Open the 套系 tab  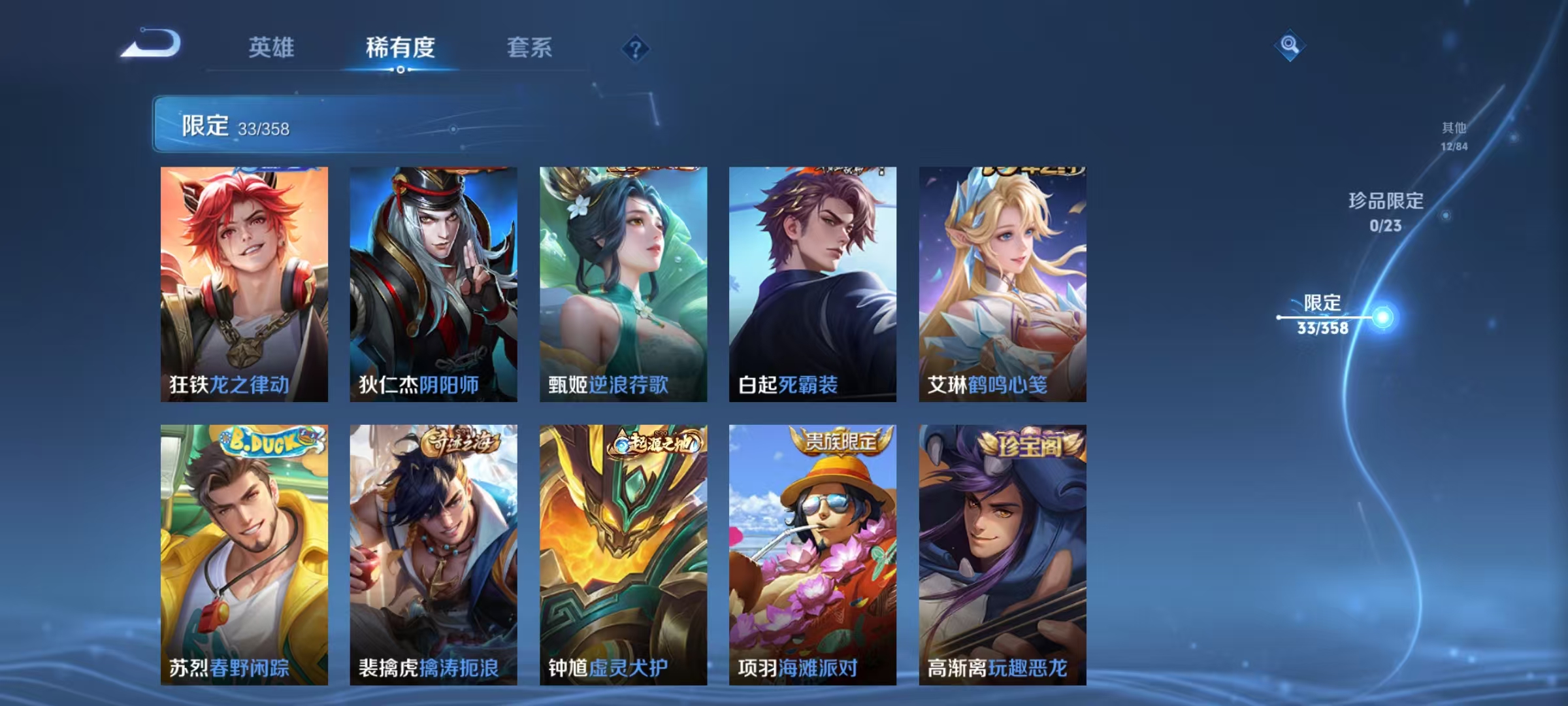click(x=529, y=49)
